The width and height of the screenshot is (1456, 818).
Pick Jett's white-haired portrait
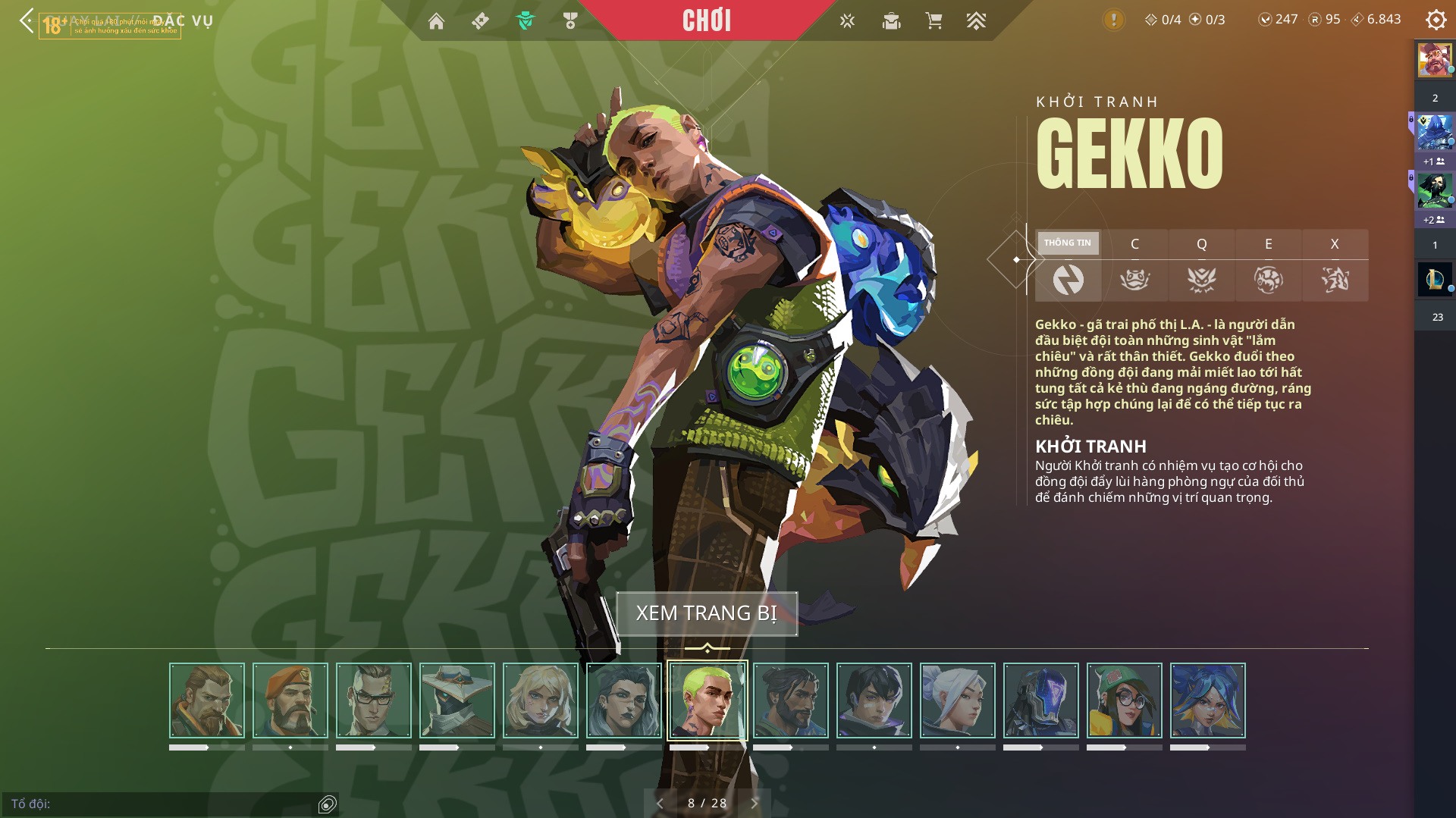(958, 700)
